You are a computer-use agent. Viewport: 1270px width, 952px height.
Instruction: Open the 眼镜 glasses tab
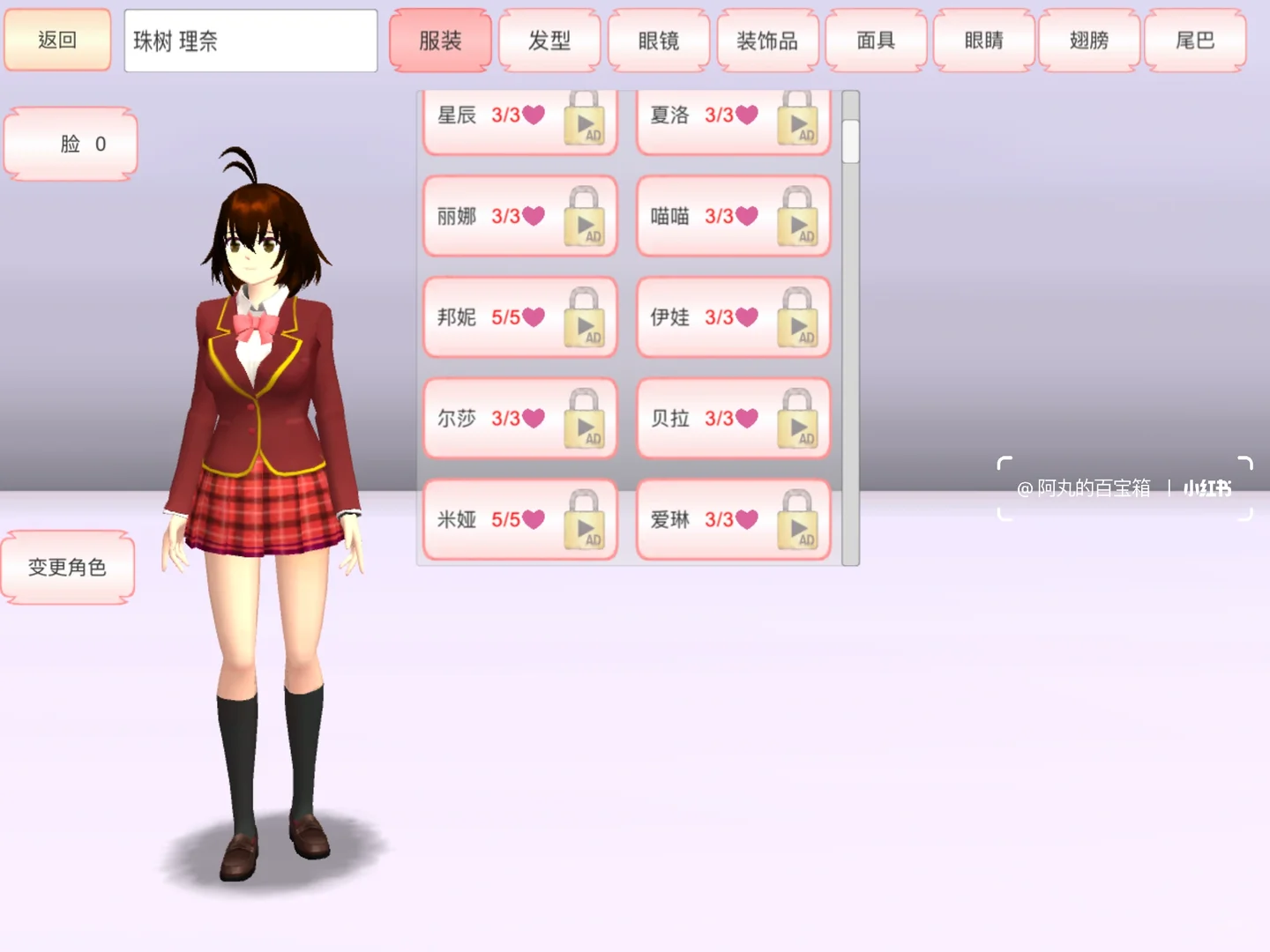click(658, 40)
